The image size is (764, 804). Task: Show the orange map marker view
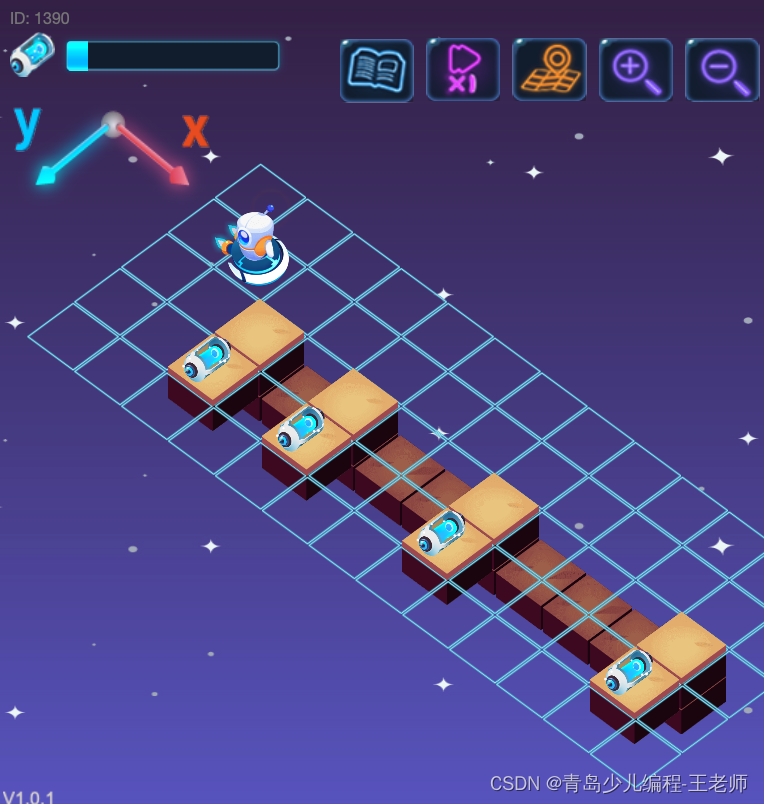click(x=549, y=70)
